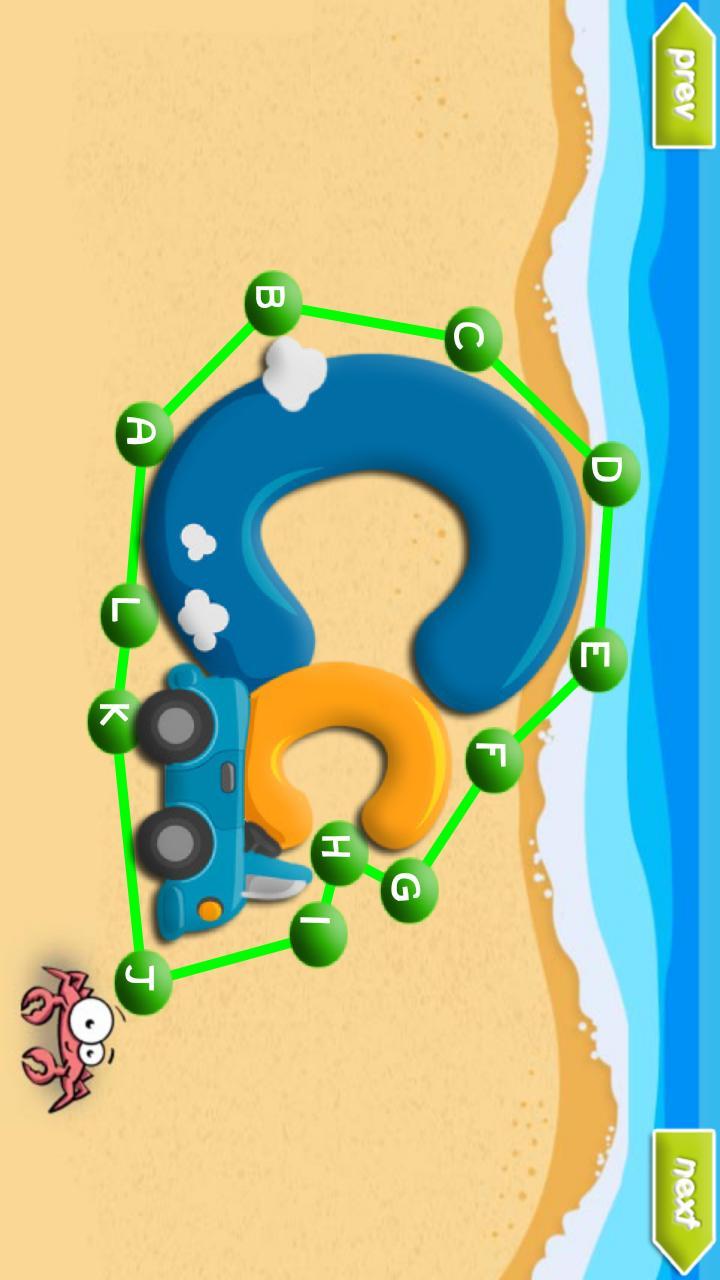Screen dimensions: 720x1280
Task: Tap the green dot labeled E
Action: coord(598,659)
